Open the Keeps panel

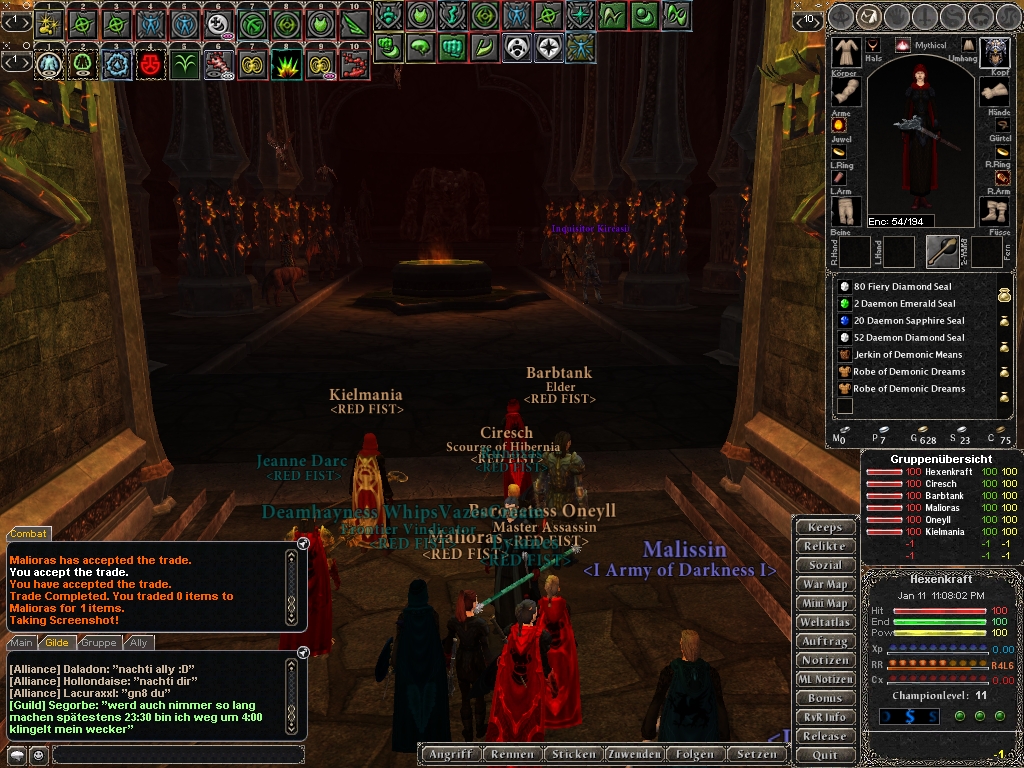tap(825, 527)
